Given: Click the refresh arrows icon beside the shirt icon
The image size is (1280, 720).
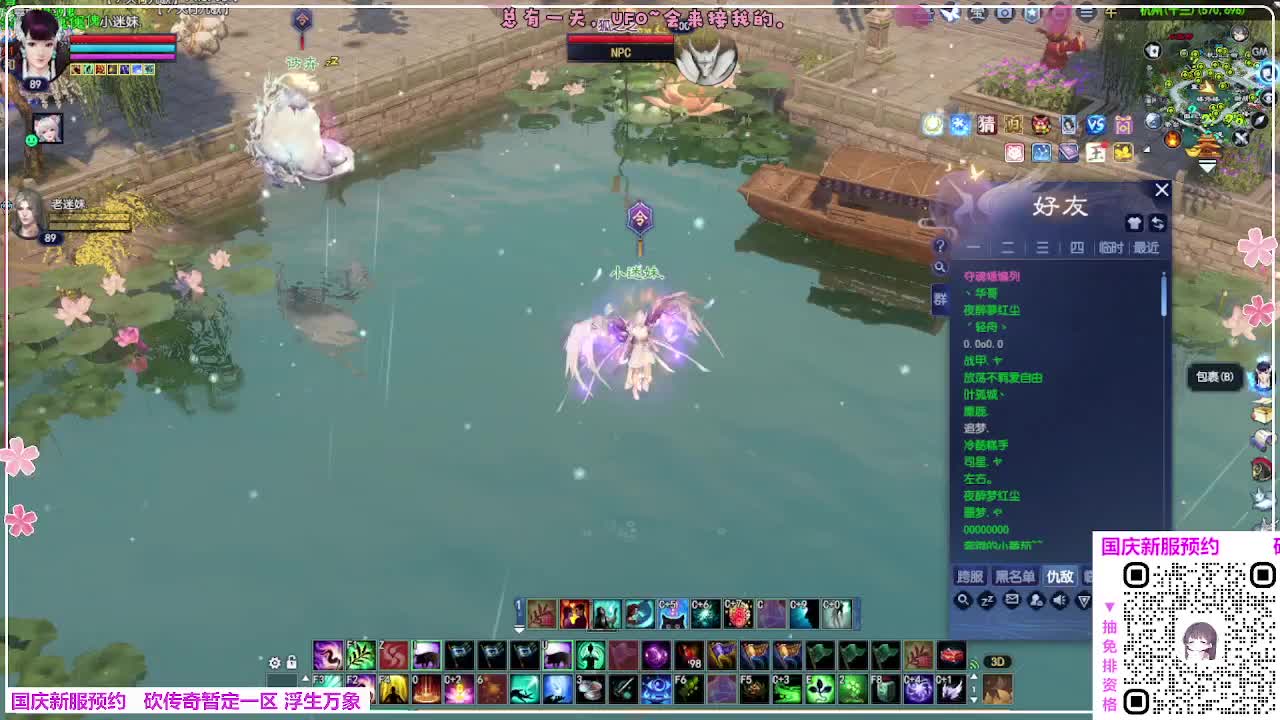Looking at the screenshot, I should click(x=1158, y=223).
